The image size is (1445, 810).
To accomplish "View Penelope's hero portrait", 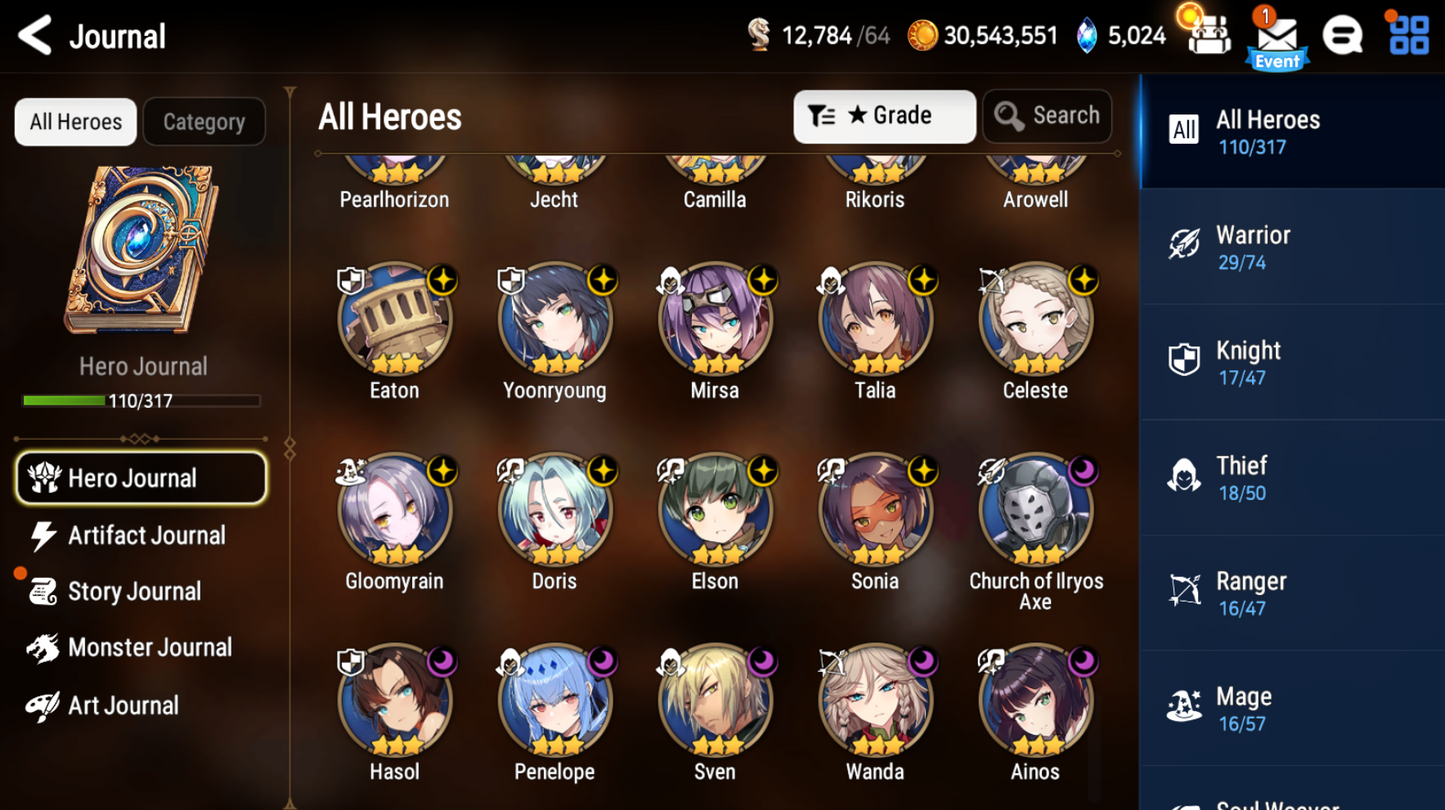I will 554,702.
